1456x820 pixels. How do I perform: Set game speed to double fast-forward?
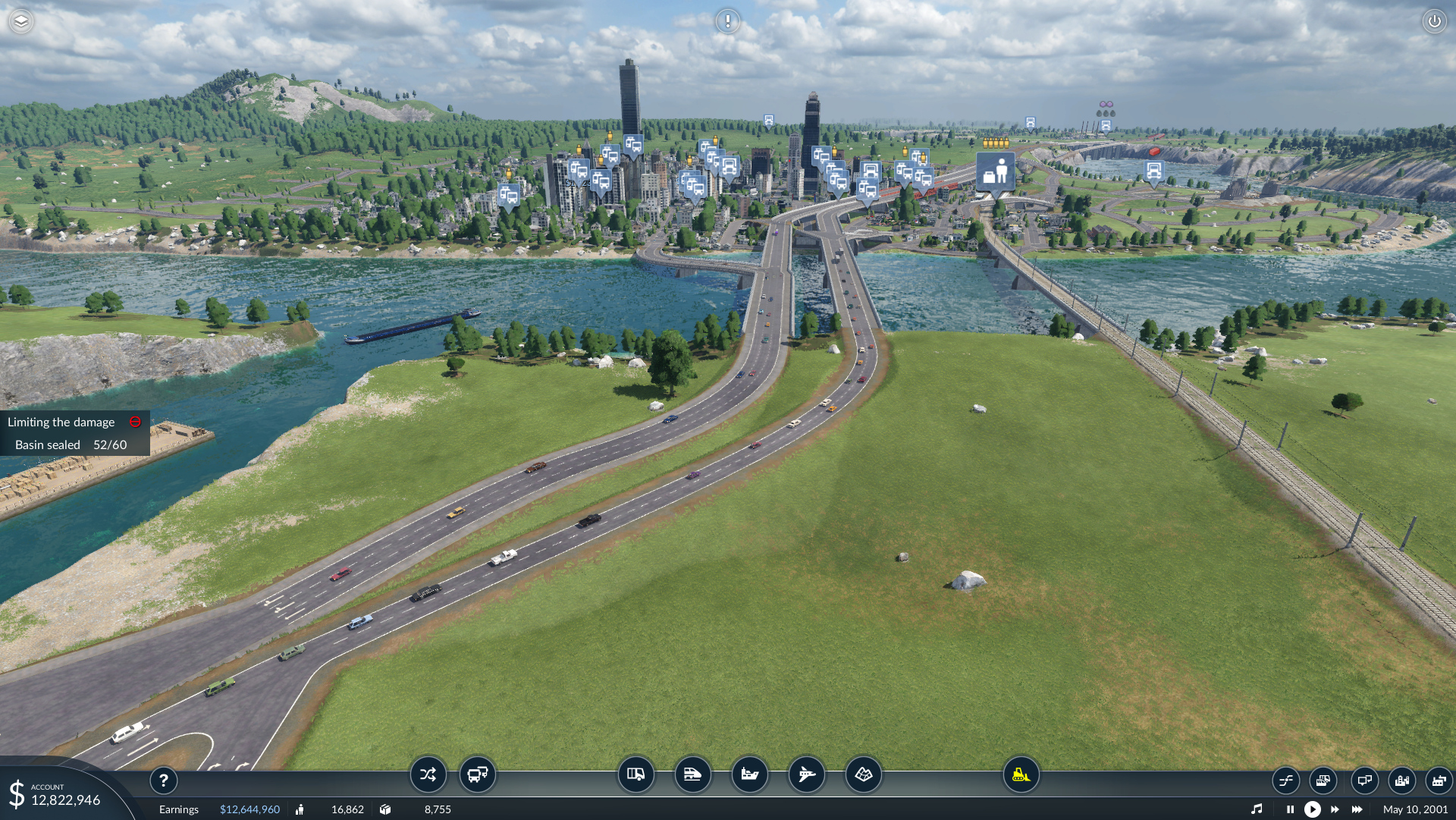tap(1335, 809)
